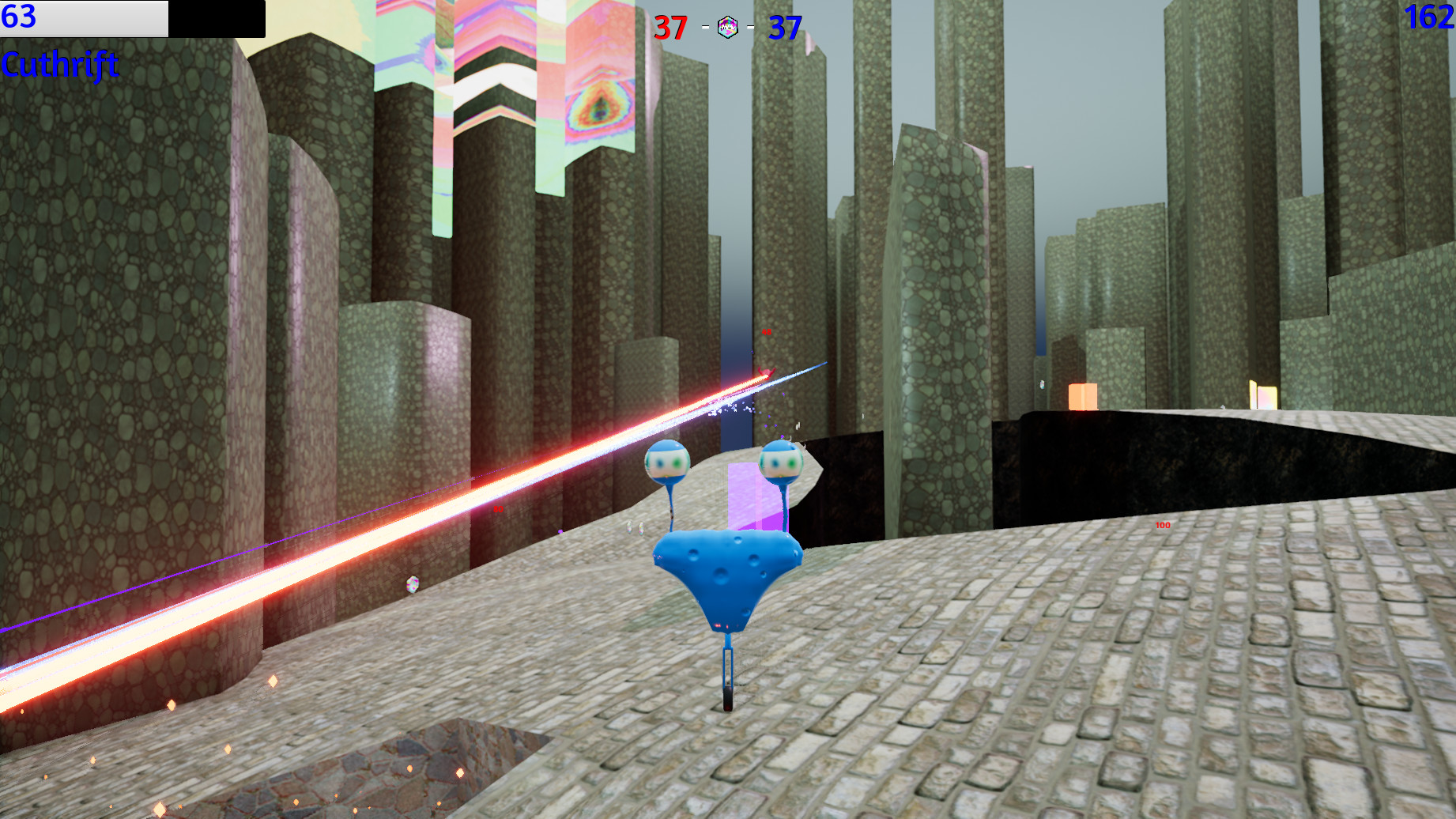
Task: Click the hexagonal emblem between the scores
Action: (726, 25)
